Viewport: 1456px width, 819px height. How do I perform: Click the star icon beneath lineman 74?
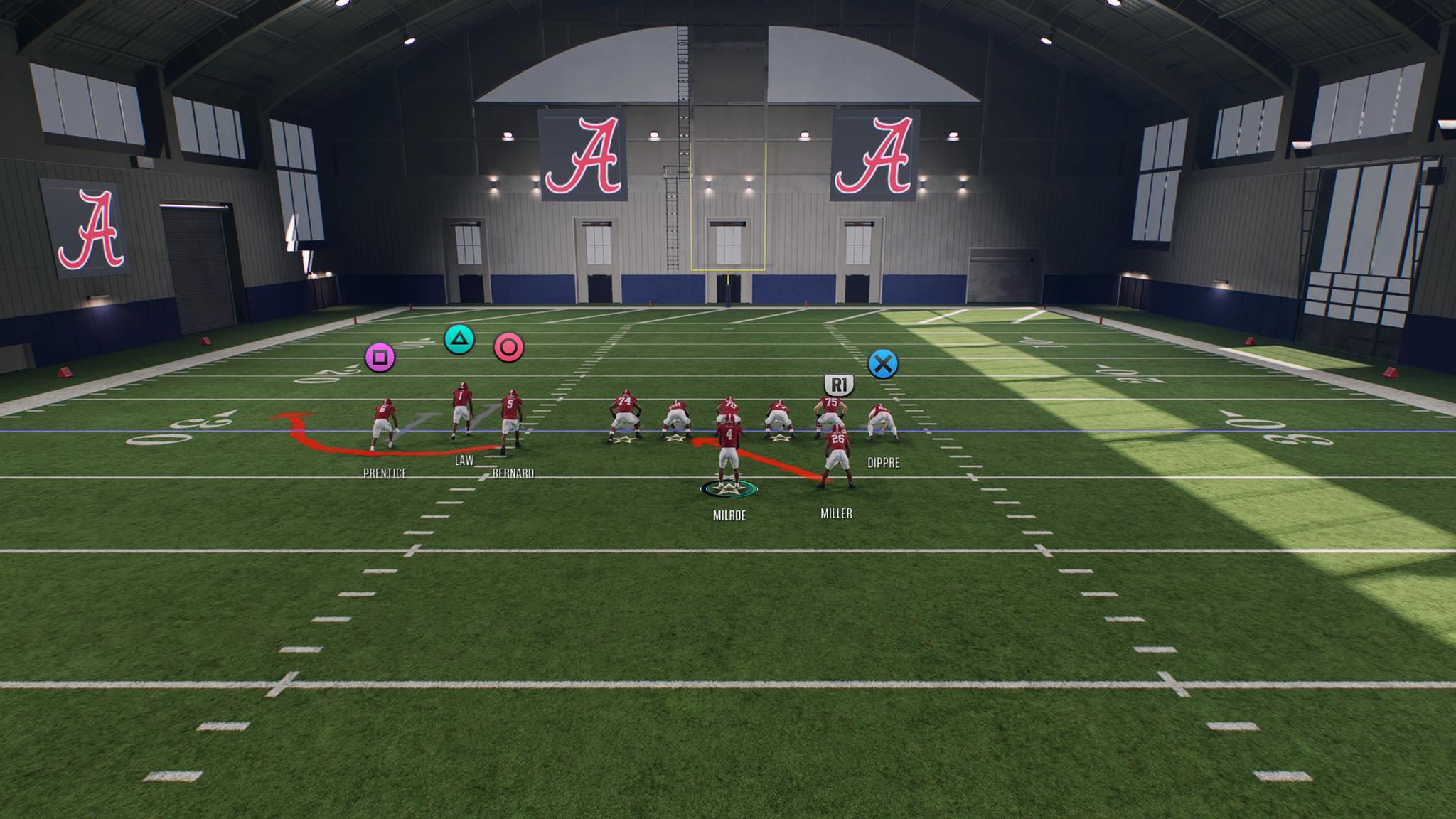pos(624,439)
